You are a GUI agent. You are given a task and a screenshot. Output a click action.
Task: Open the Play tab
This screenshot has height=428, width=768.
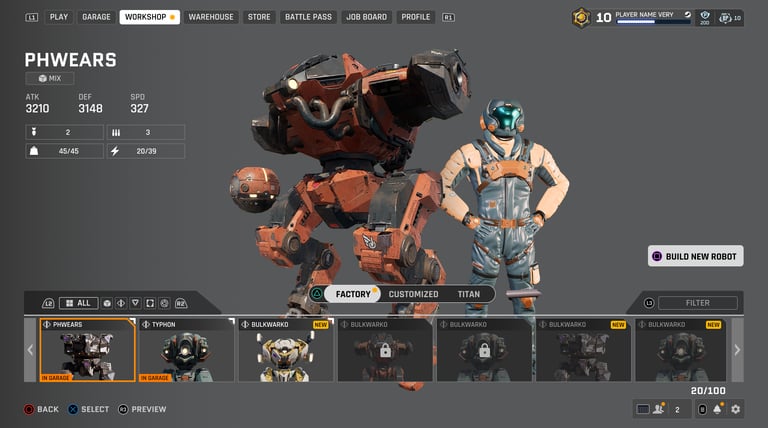(59, 17)
